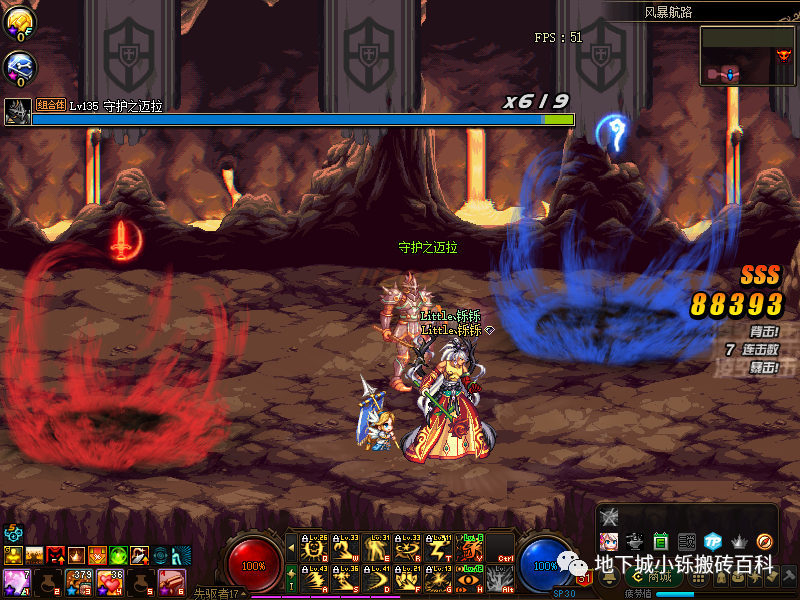The height and width of the screenshot is (600, 800).
Task: Click the boss skull marker on minimap
Action: [783, 54]
